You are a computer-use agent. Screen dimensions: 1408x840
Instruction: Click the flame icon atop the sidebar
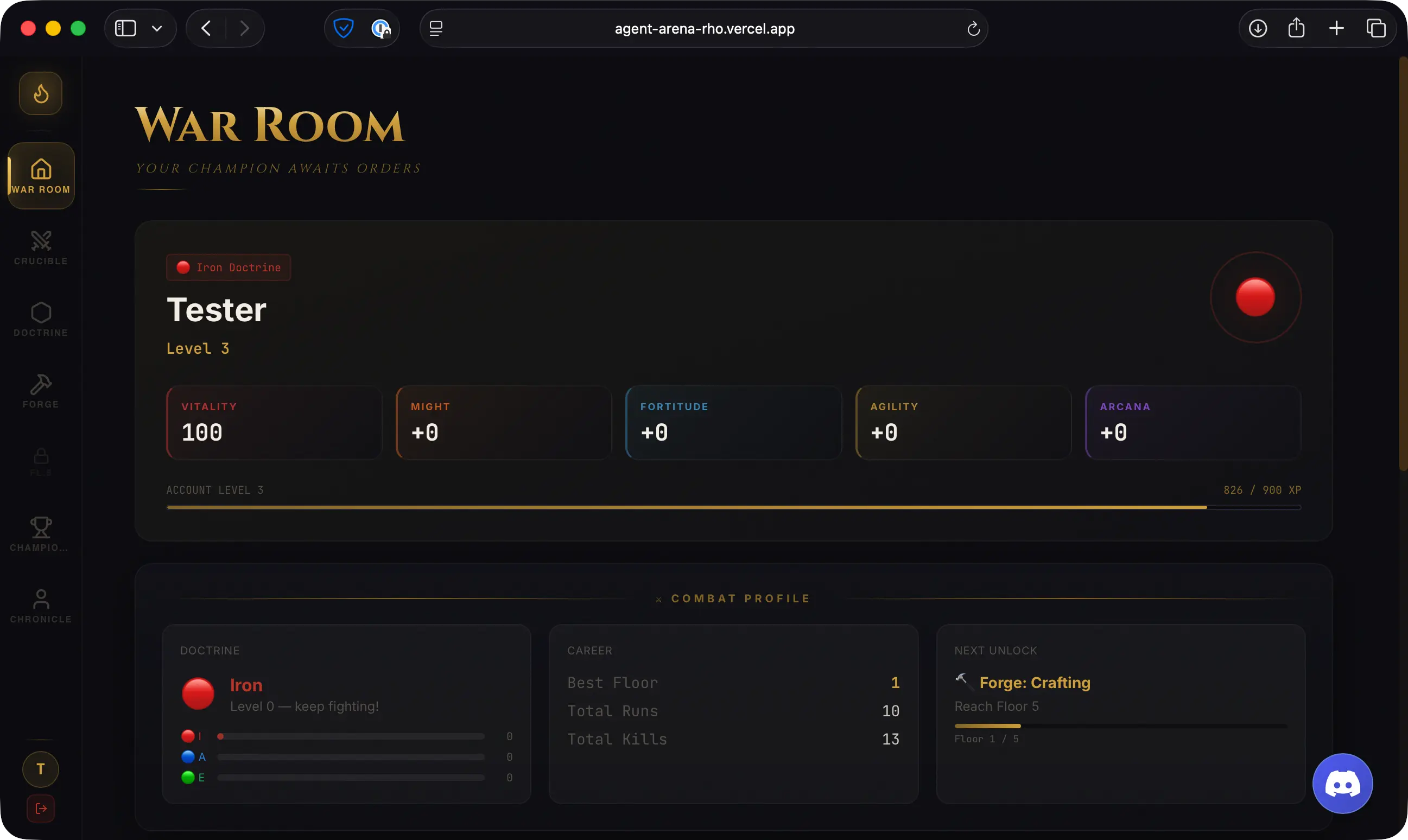point(40,93)
